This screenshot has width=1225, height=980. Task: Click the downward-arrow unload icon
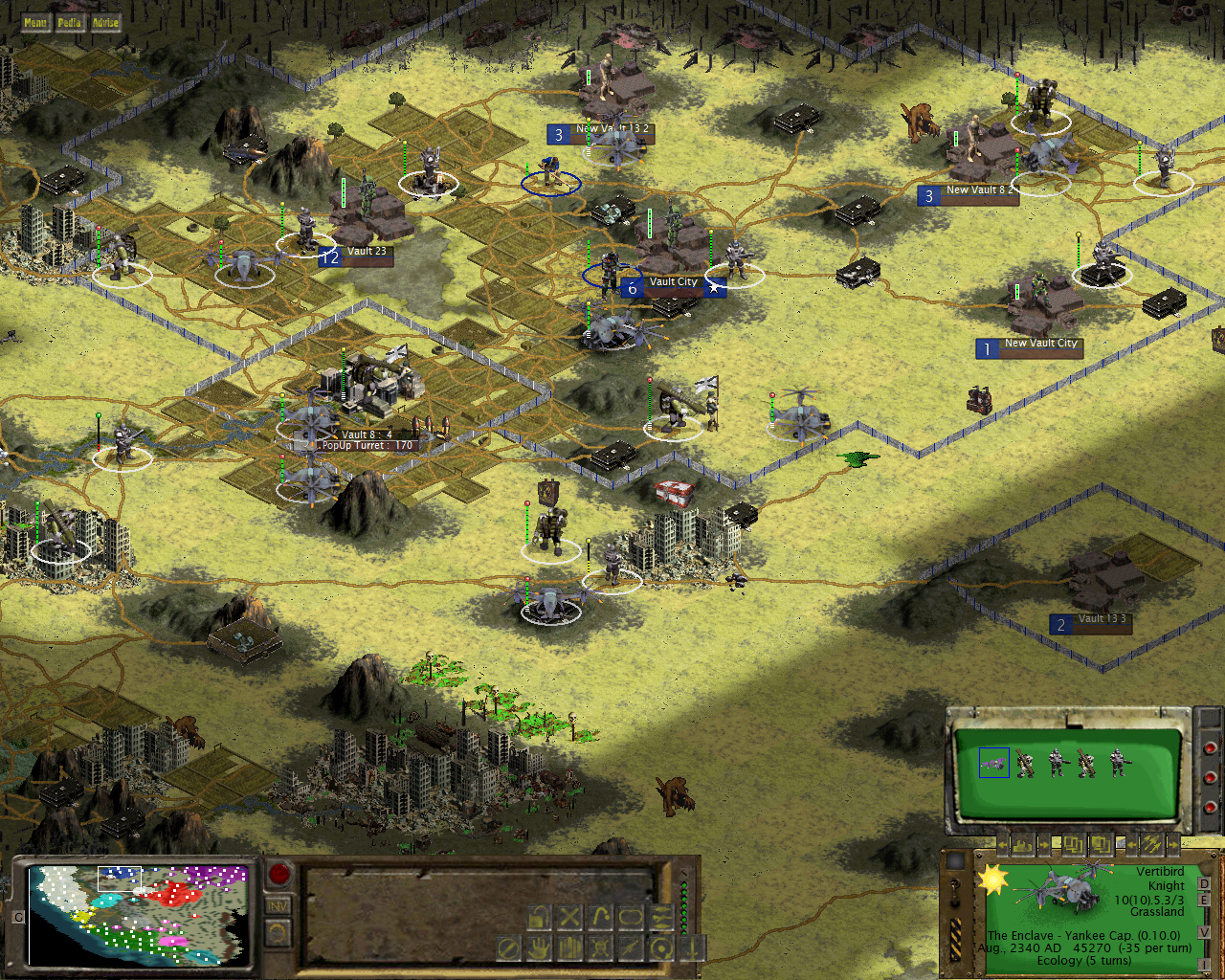[x=692, y=949]
